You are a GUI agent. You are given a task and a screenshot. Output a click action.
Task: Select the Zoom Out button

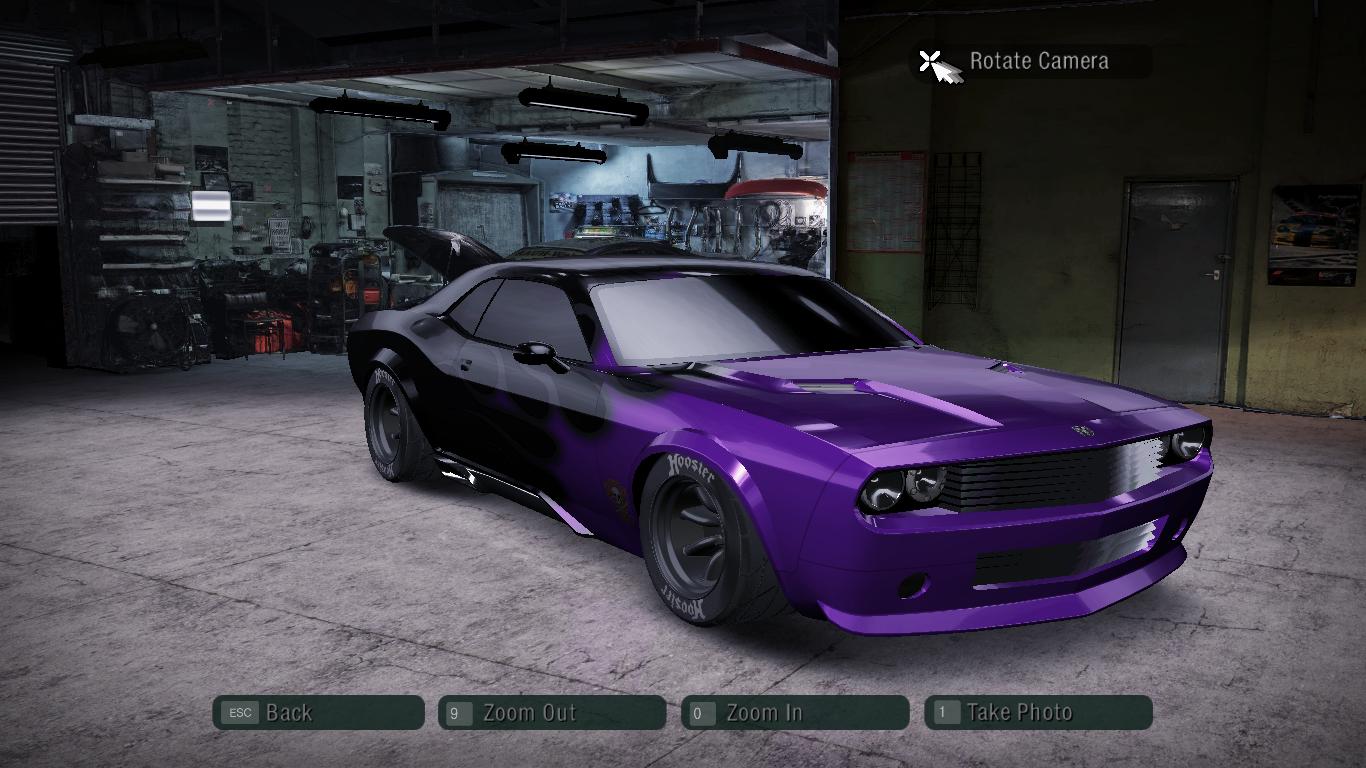coord(551,713)
